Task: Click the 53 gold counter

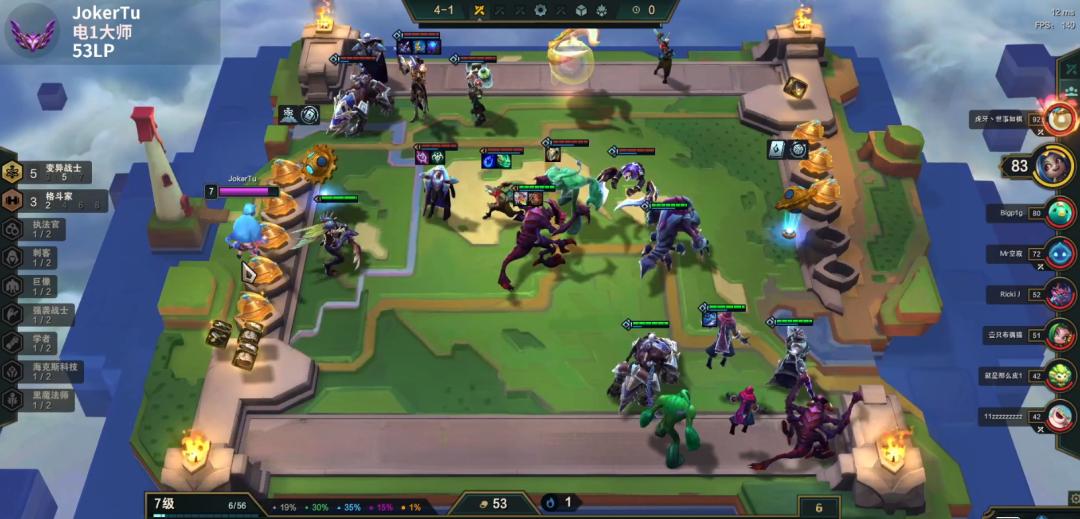Action: pyautogui.click(x=494, y=504)
